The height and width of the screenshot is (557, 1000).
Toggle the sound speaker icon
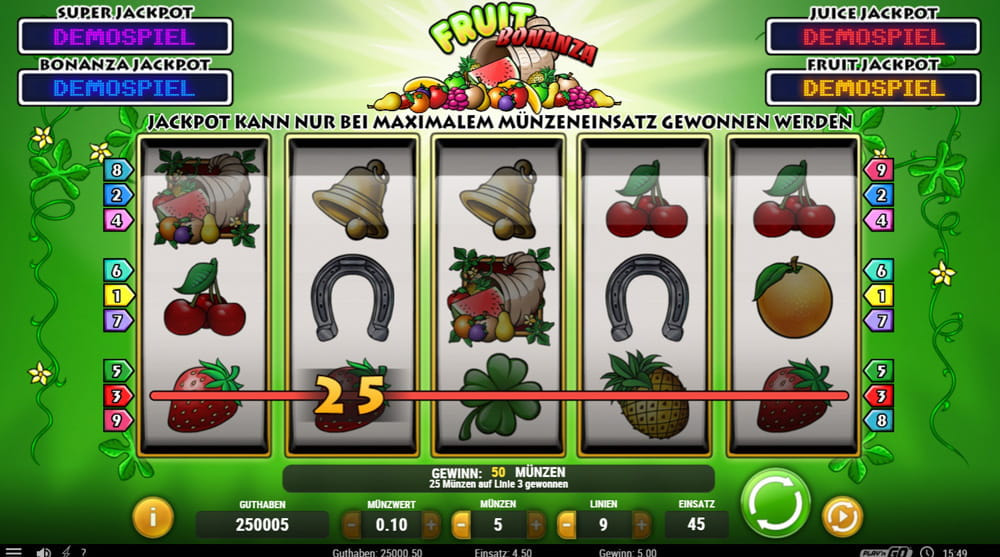pyautogui.click(x=43, y=551)
